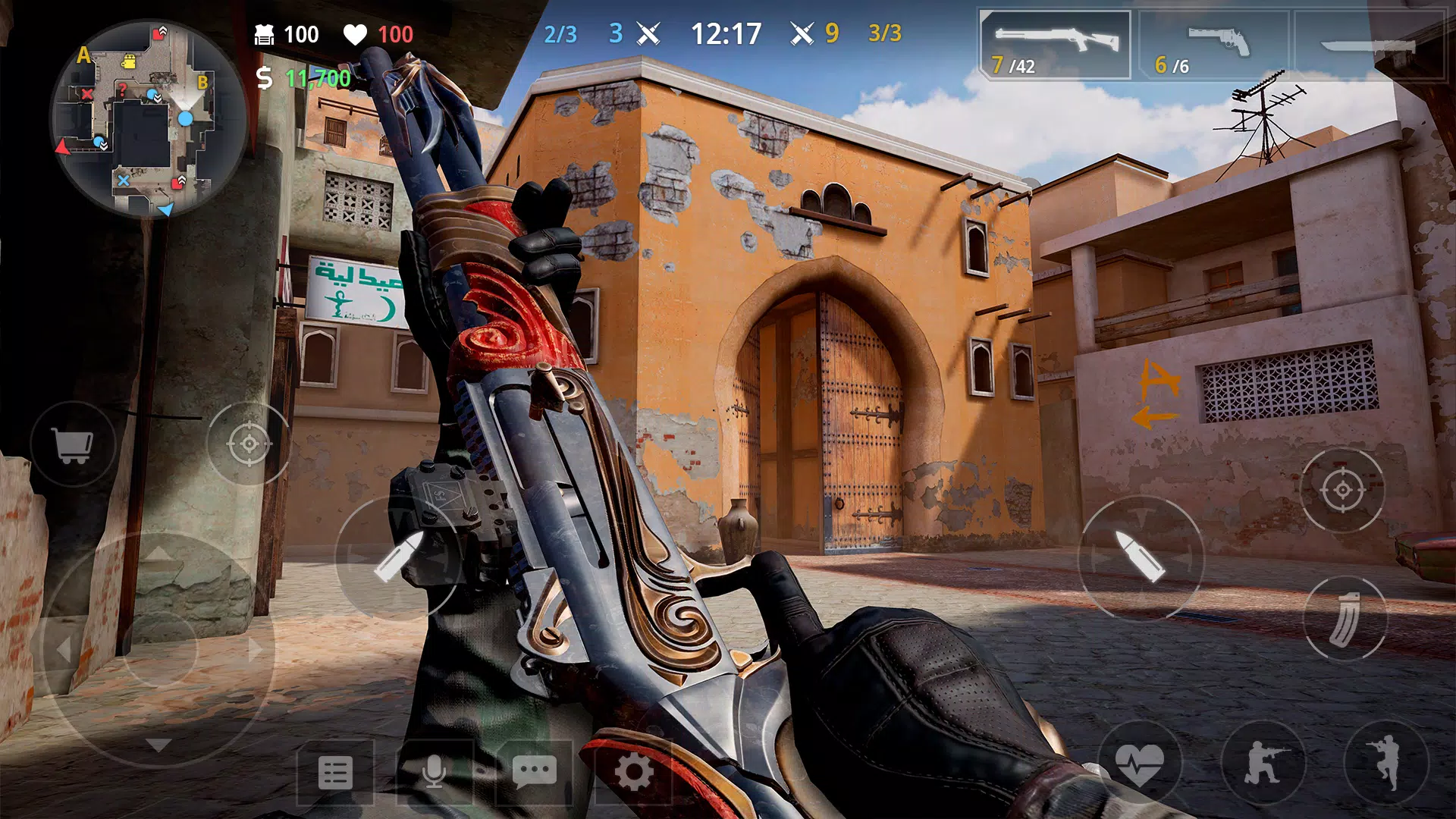Tap the round timer showing 12:17
This screenshot has width=1456, height=819.
[x=725, y=33]
